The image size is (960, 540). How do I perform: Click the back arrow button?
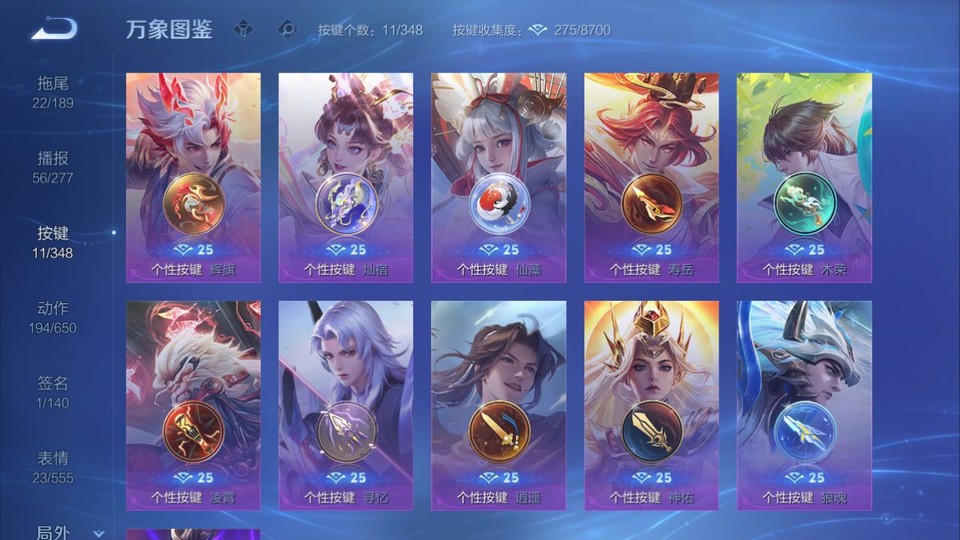[53, 29]
